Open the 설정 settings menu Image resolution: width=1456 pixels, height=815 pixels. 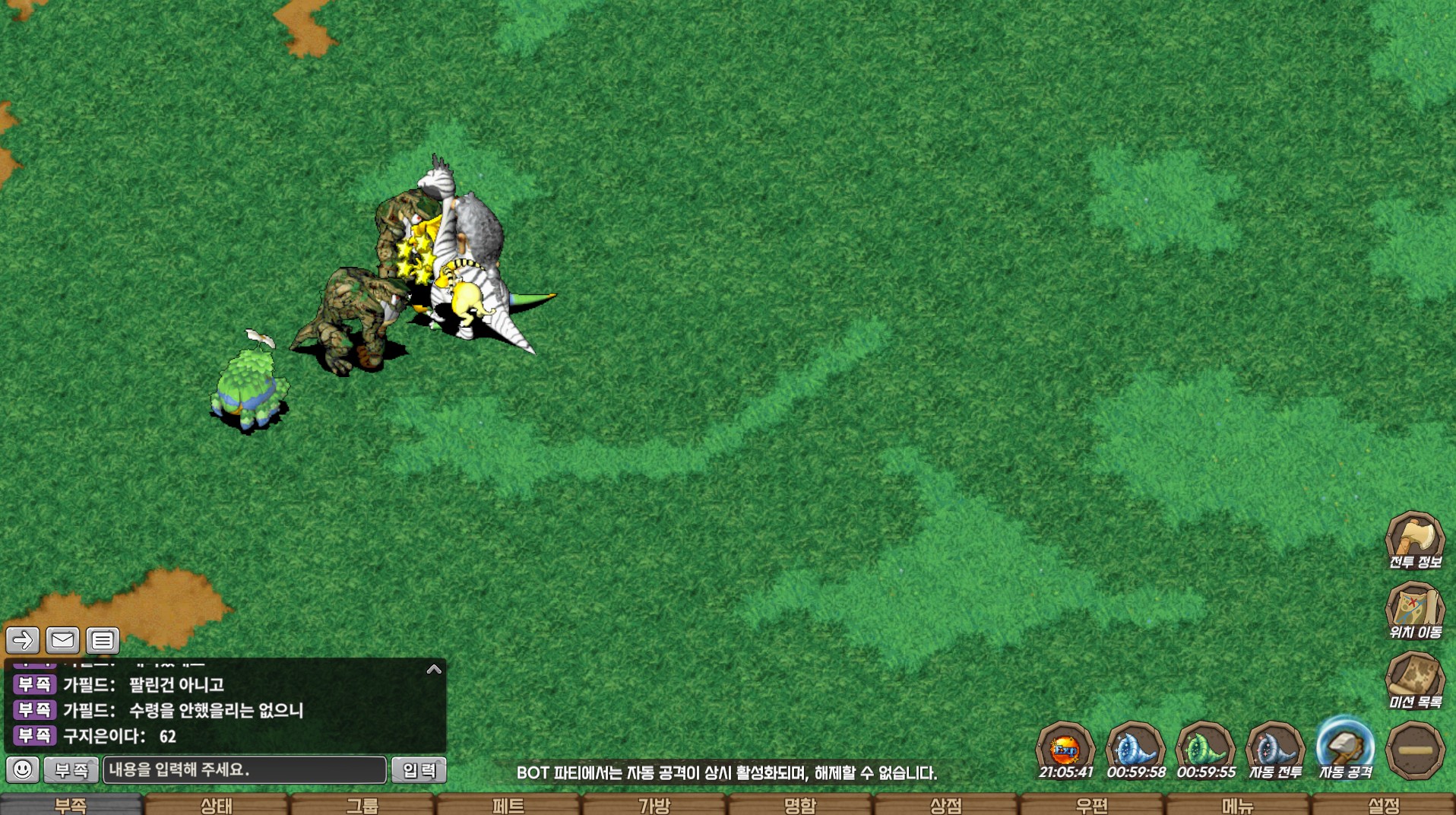click(1384, 805)
